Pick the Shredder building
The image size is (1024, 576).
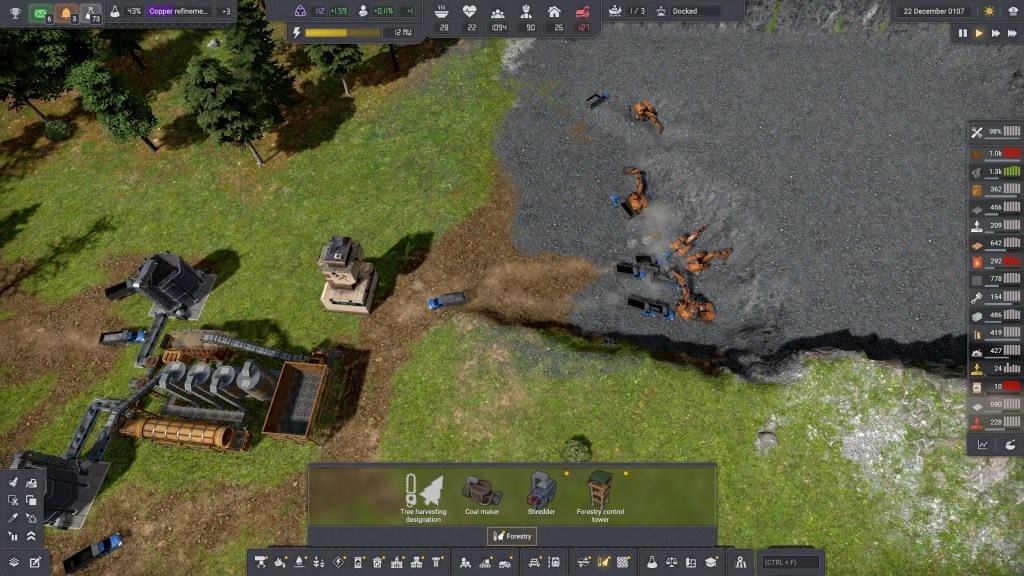(541, 494)
